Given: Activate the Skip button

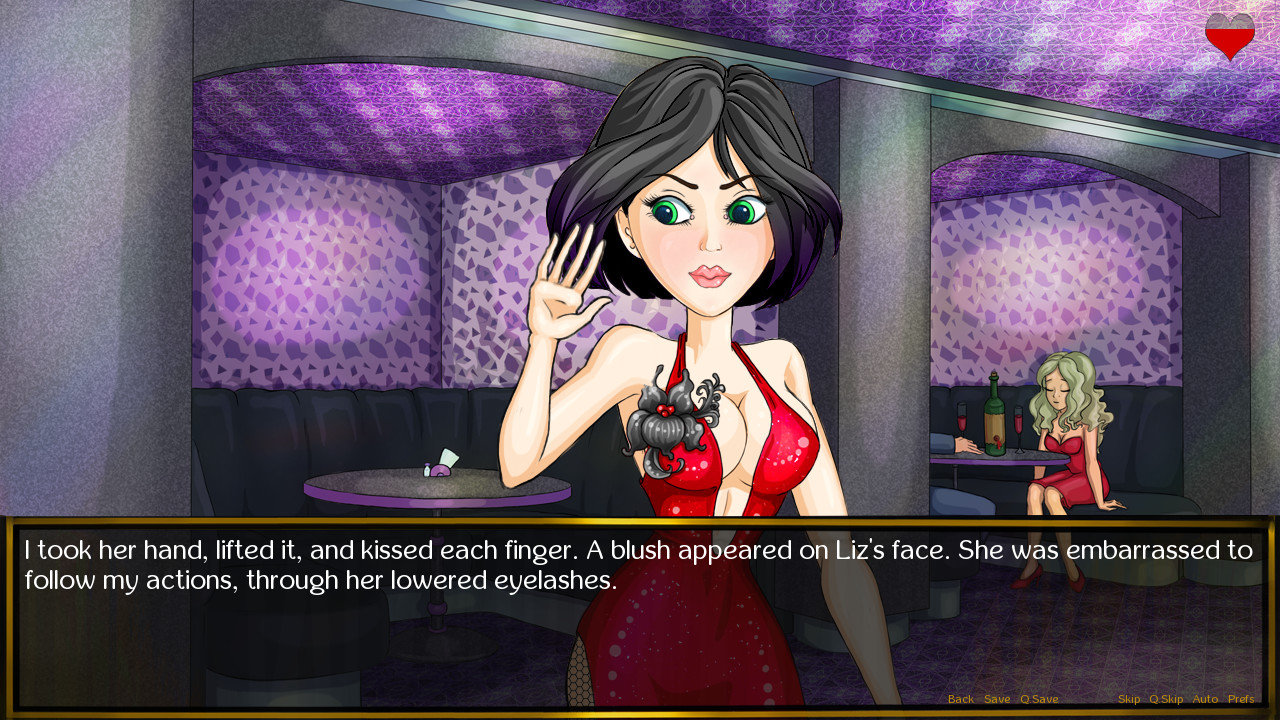Looking at the screenshot, I should click(1129, 699).
